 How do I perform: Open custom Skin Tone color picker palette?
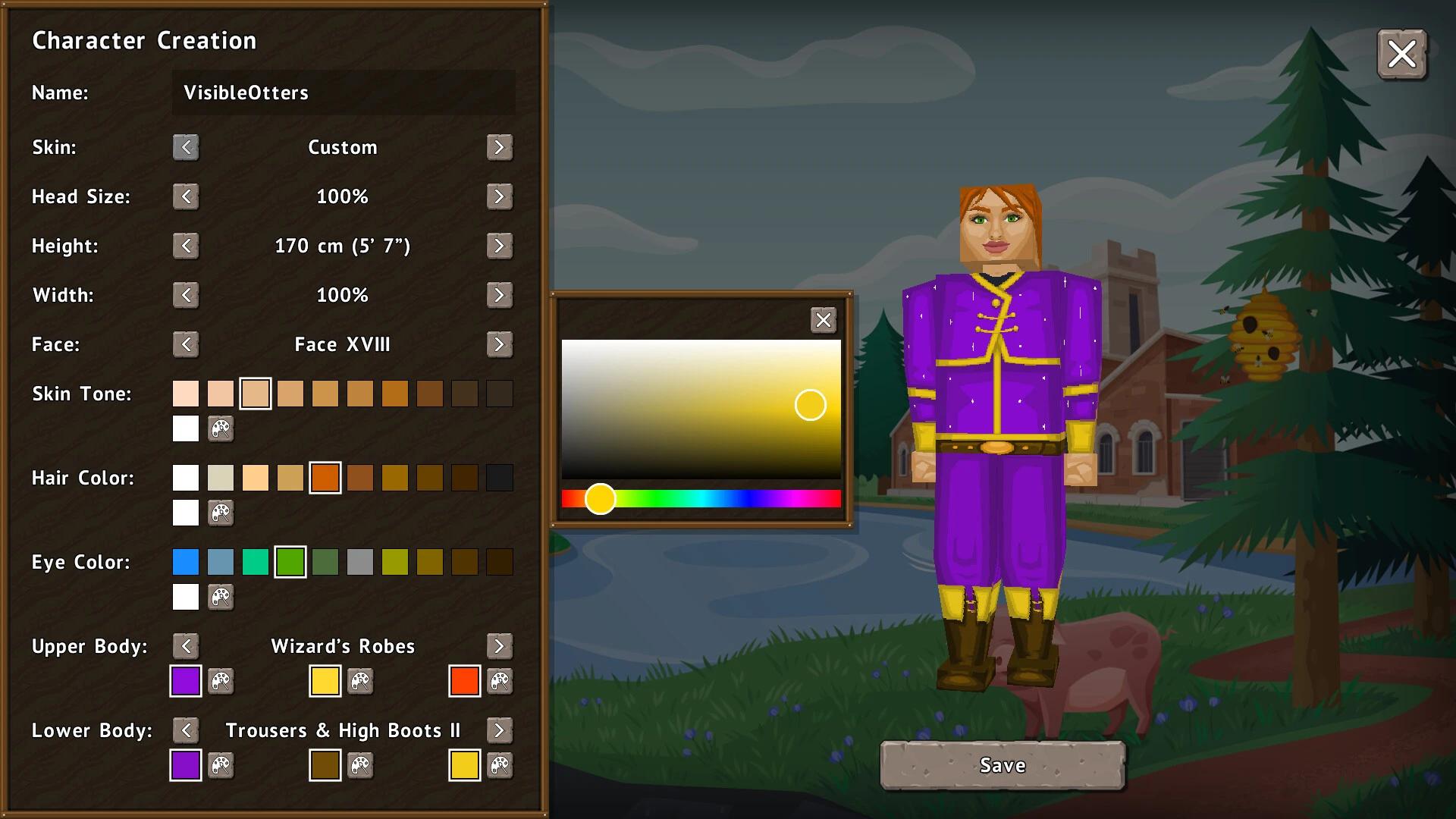tap(221, 429)
